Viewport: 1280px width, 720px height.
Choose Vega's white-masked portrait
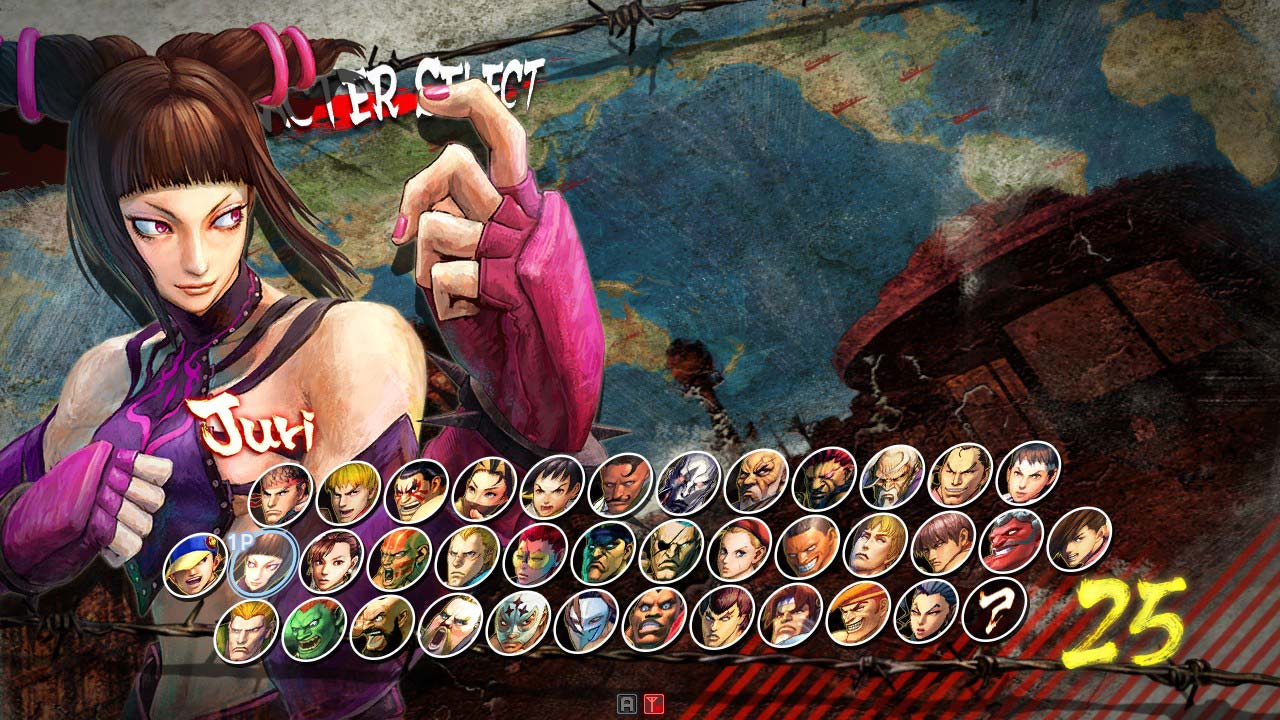(x=586, y=620)
